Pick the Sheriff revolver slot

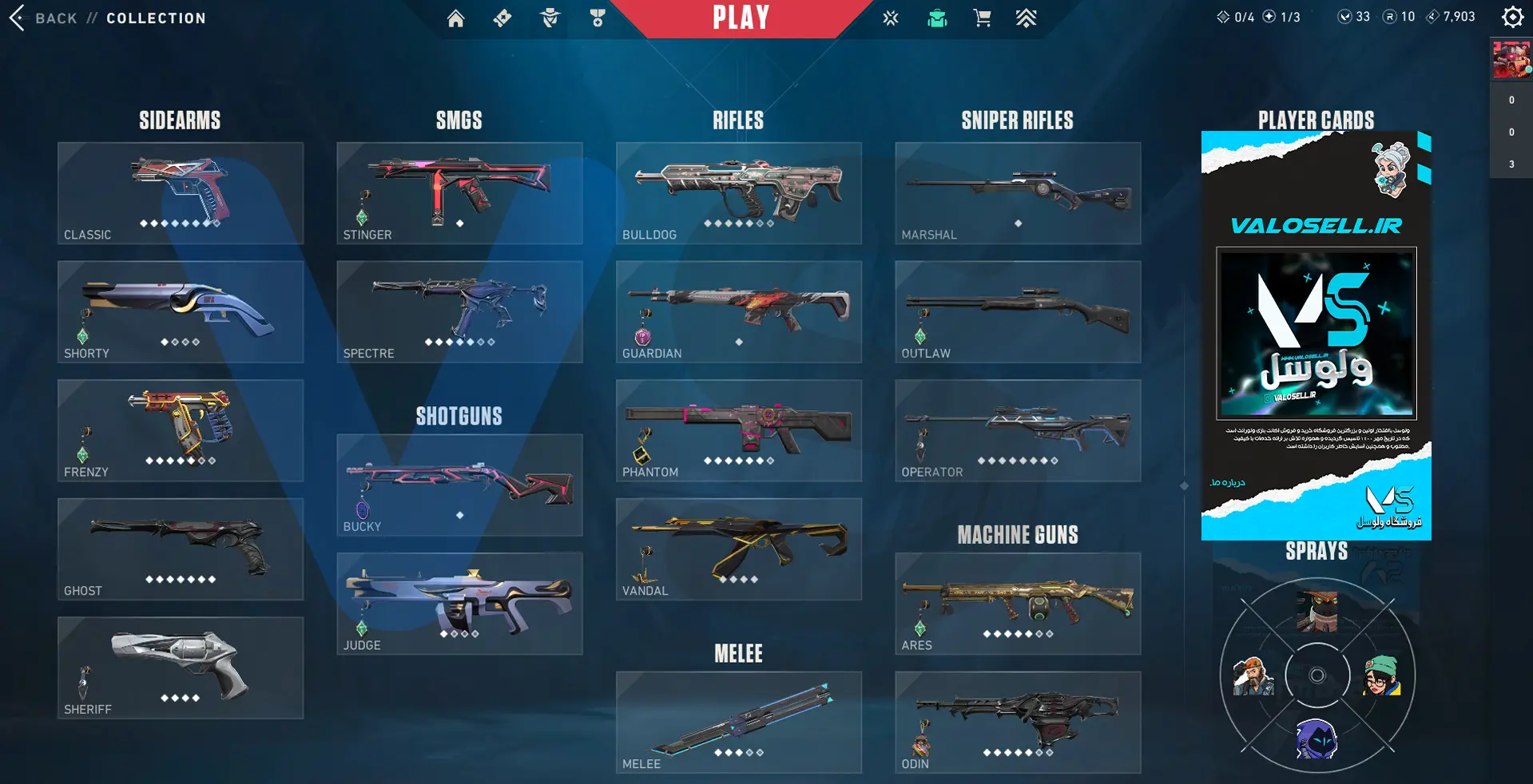point(181,667)
